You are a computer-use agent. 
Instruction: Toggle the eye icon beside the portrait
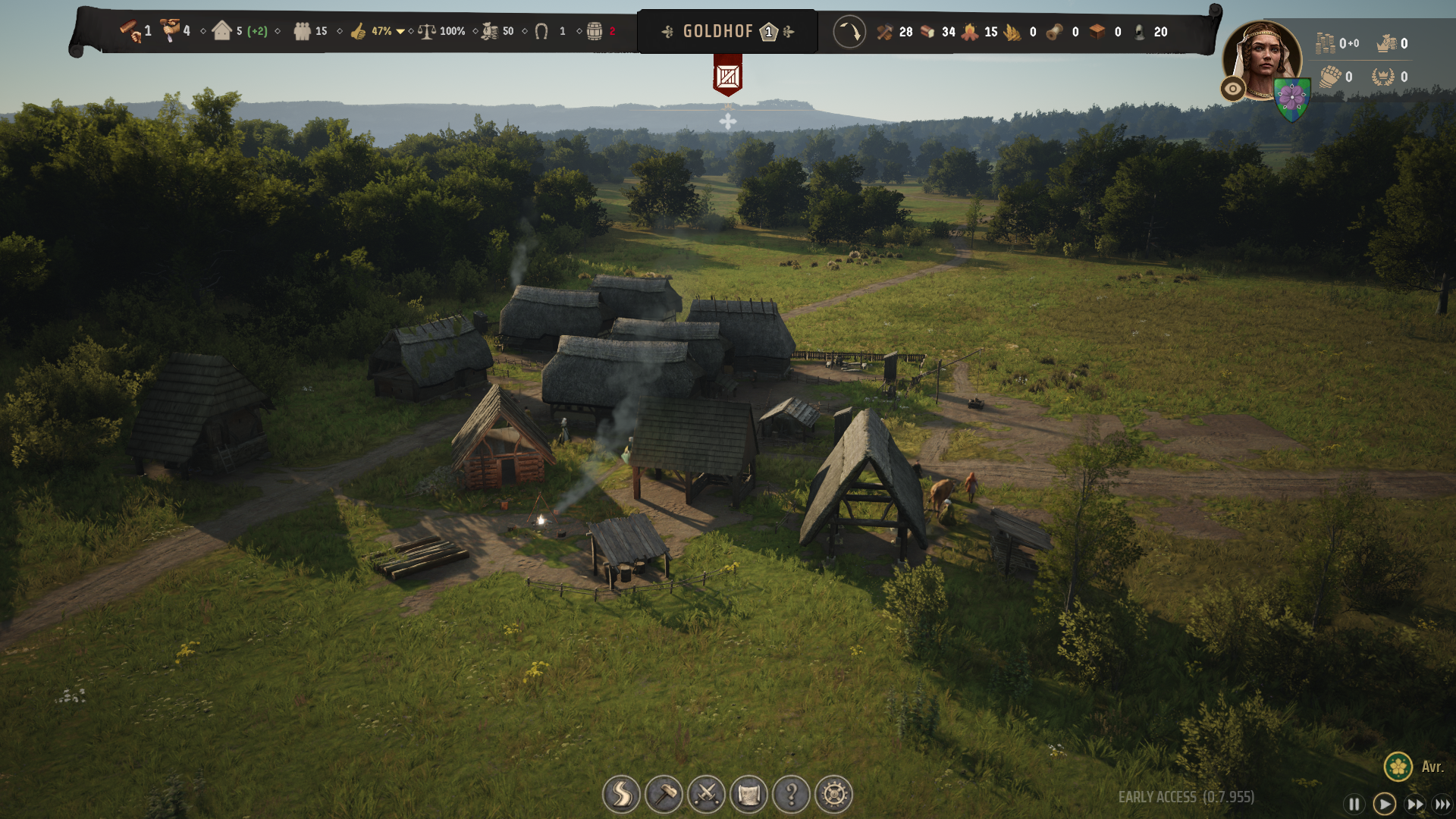[1233, 89]
